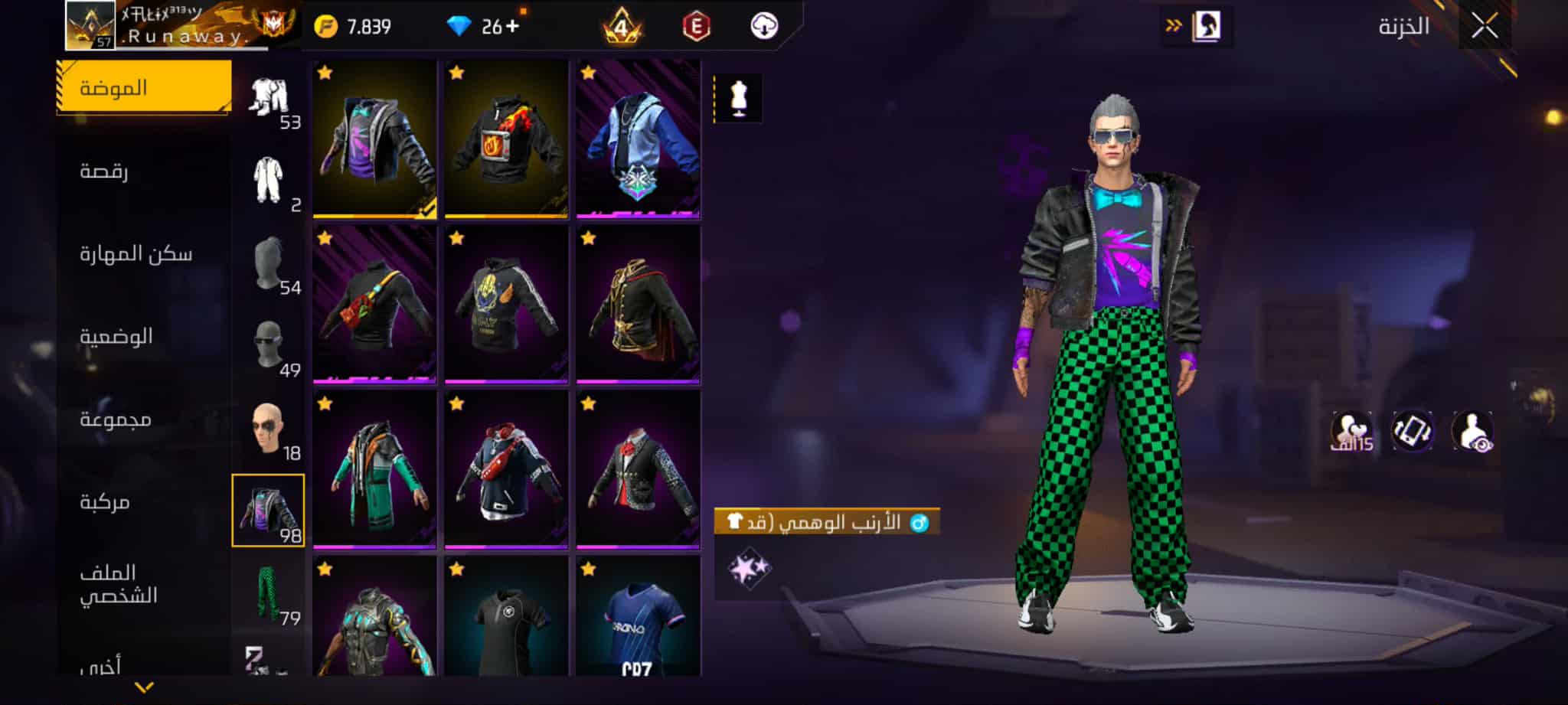Close the vault screen with the X
Image resolution: width=1568 pixels, height=705 pixels.
[1485, 27]
